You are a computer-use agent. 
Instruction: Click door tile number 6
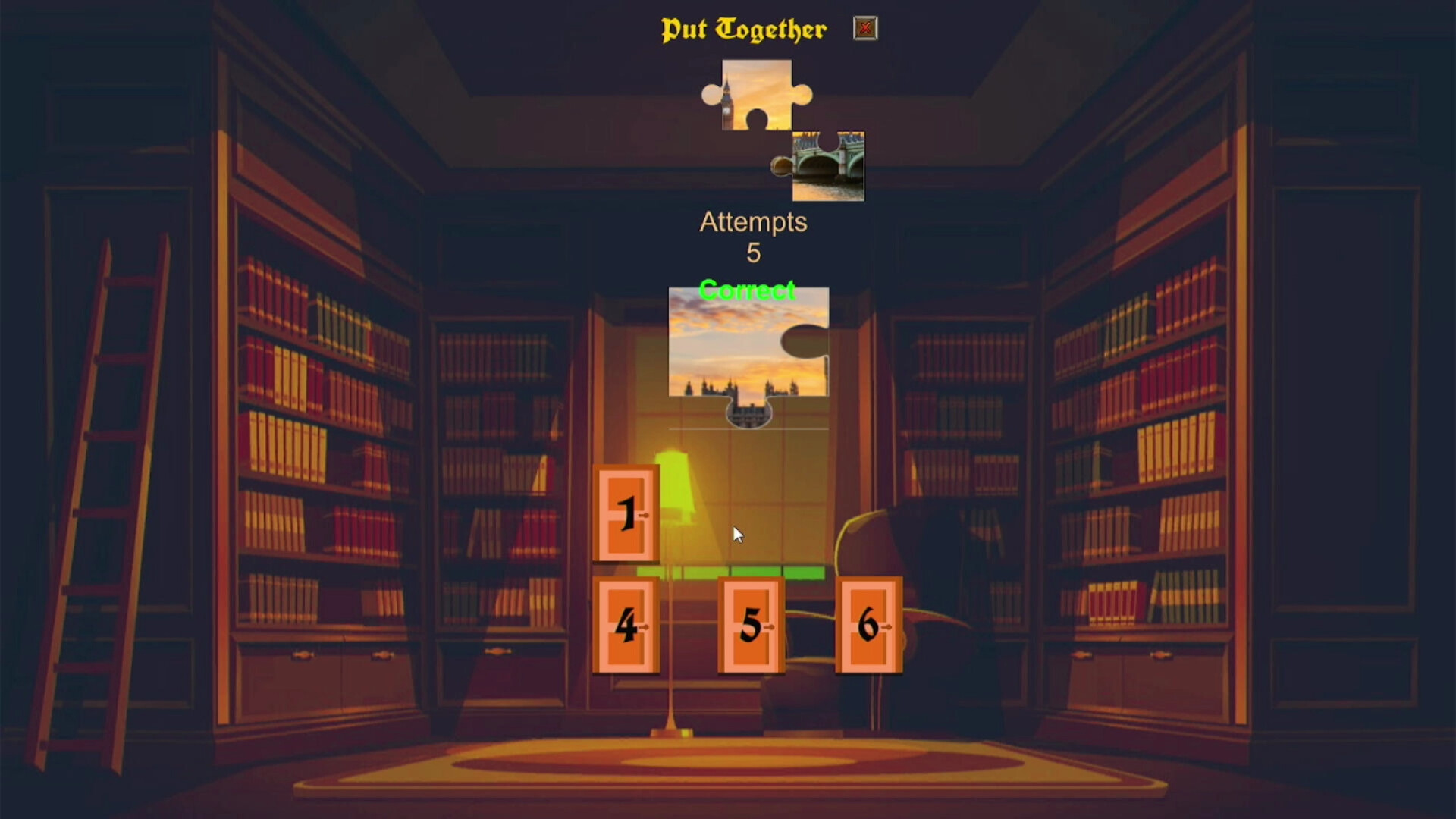click(x=869, y=626)
